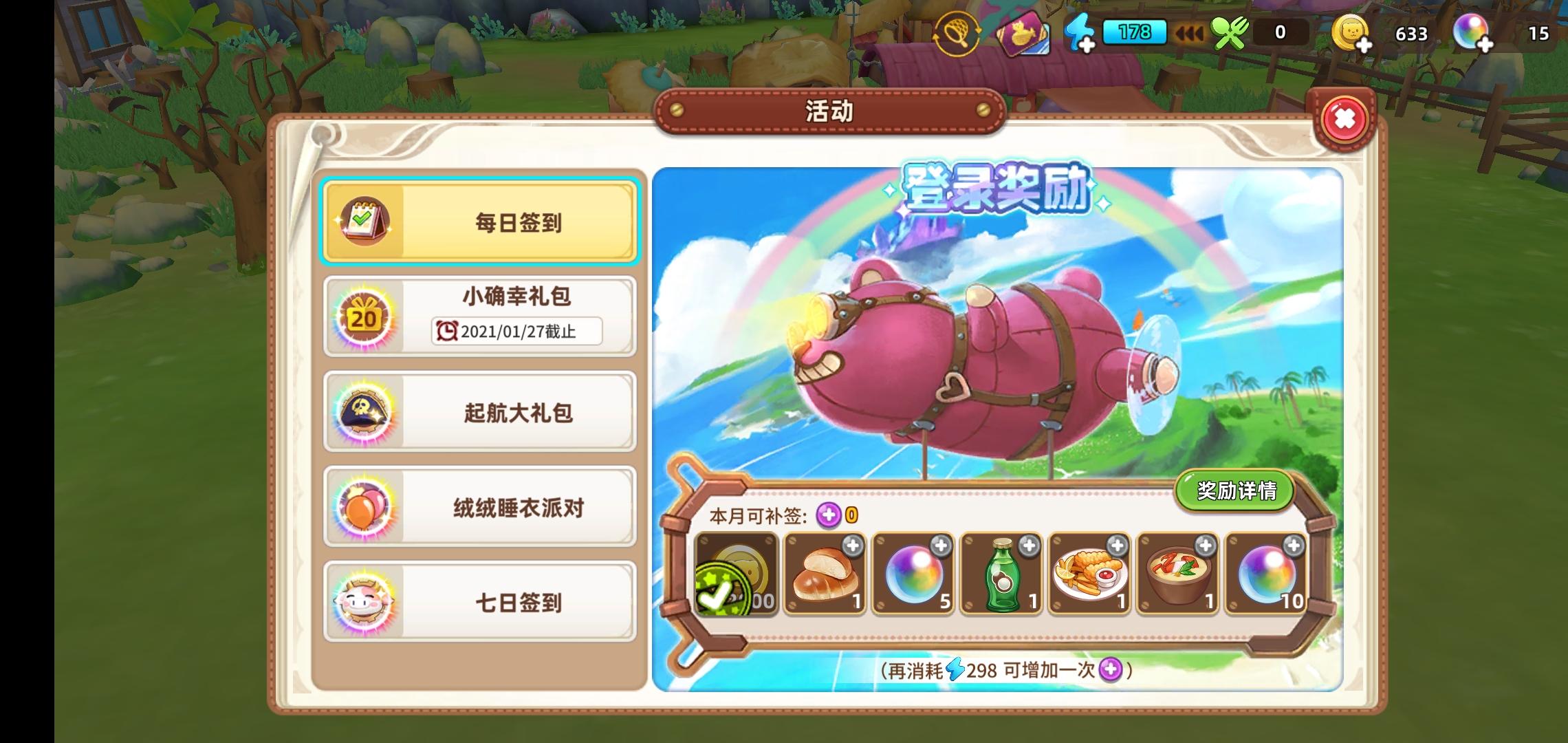Click the cow badge icon for 七日签到
This screenshot has height=743, width=1568.
point(363,603)
